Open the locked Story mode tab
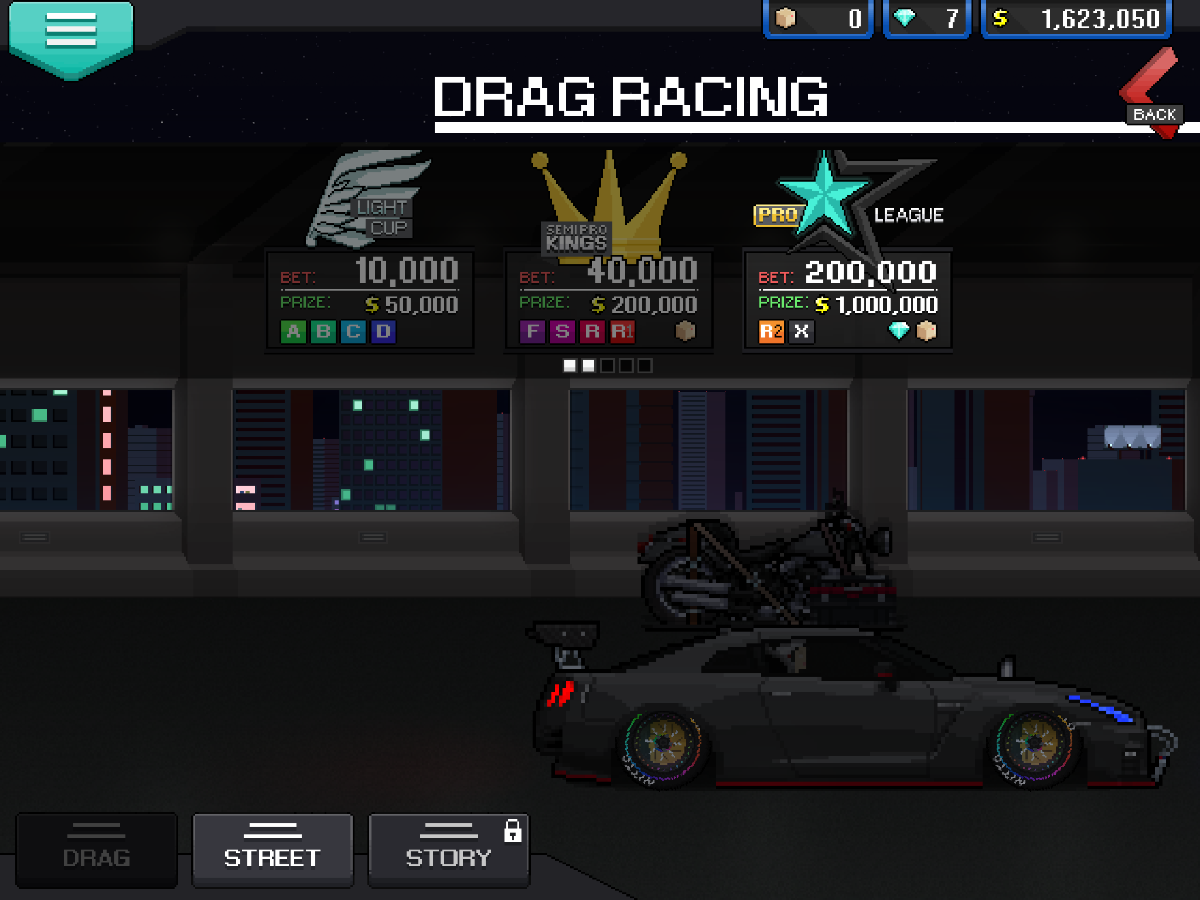Screen dimensions: 1200x900 point(448,849)
